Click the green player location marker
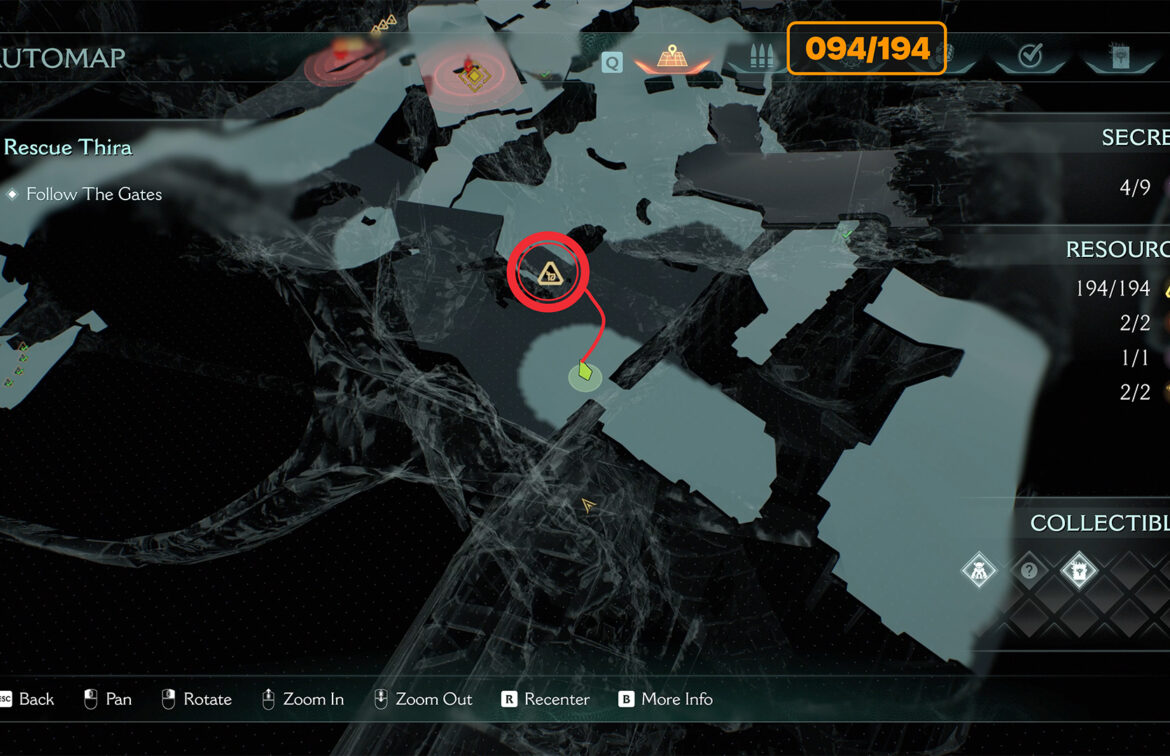 point(585,375)
